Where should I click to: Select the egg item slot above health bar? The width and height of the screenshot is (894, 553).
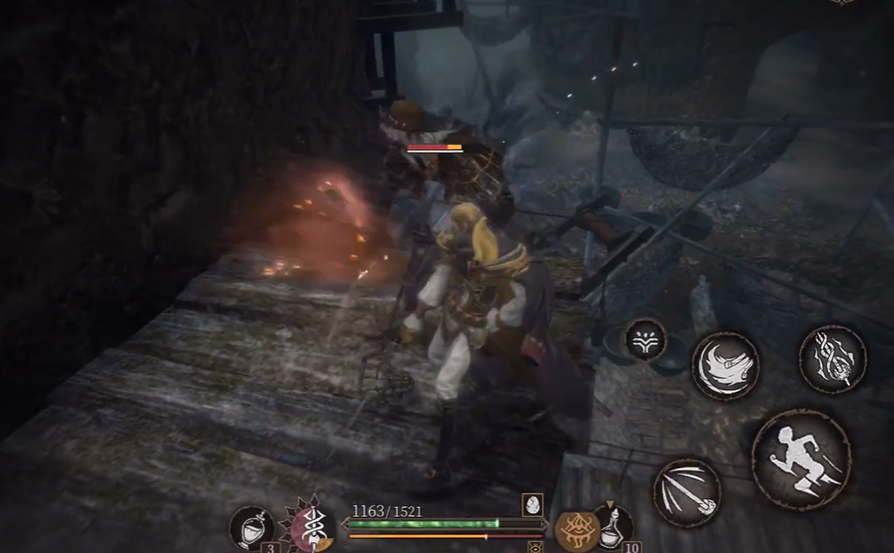pyautogui.click(x=532, y=504)
